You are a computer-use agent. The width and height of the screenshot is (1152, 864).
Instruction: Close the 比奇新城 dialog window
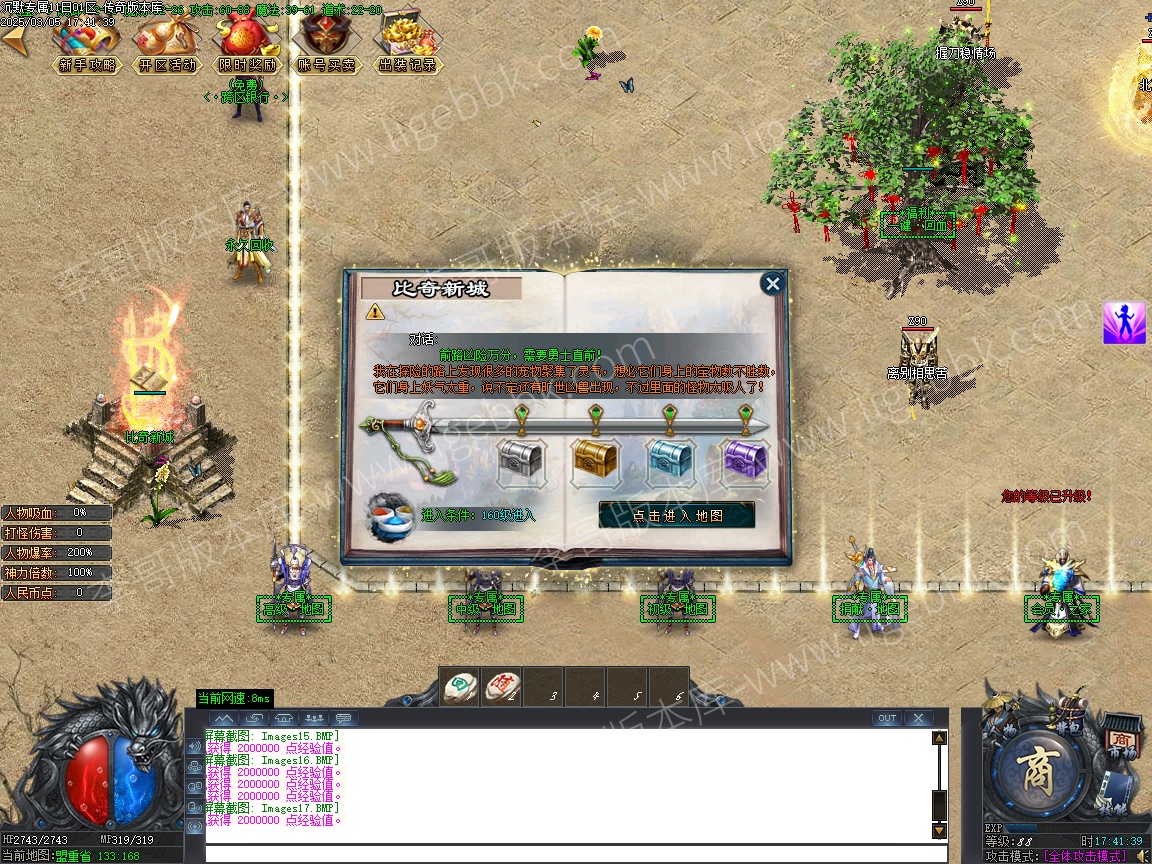coord(772,284)
